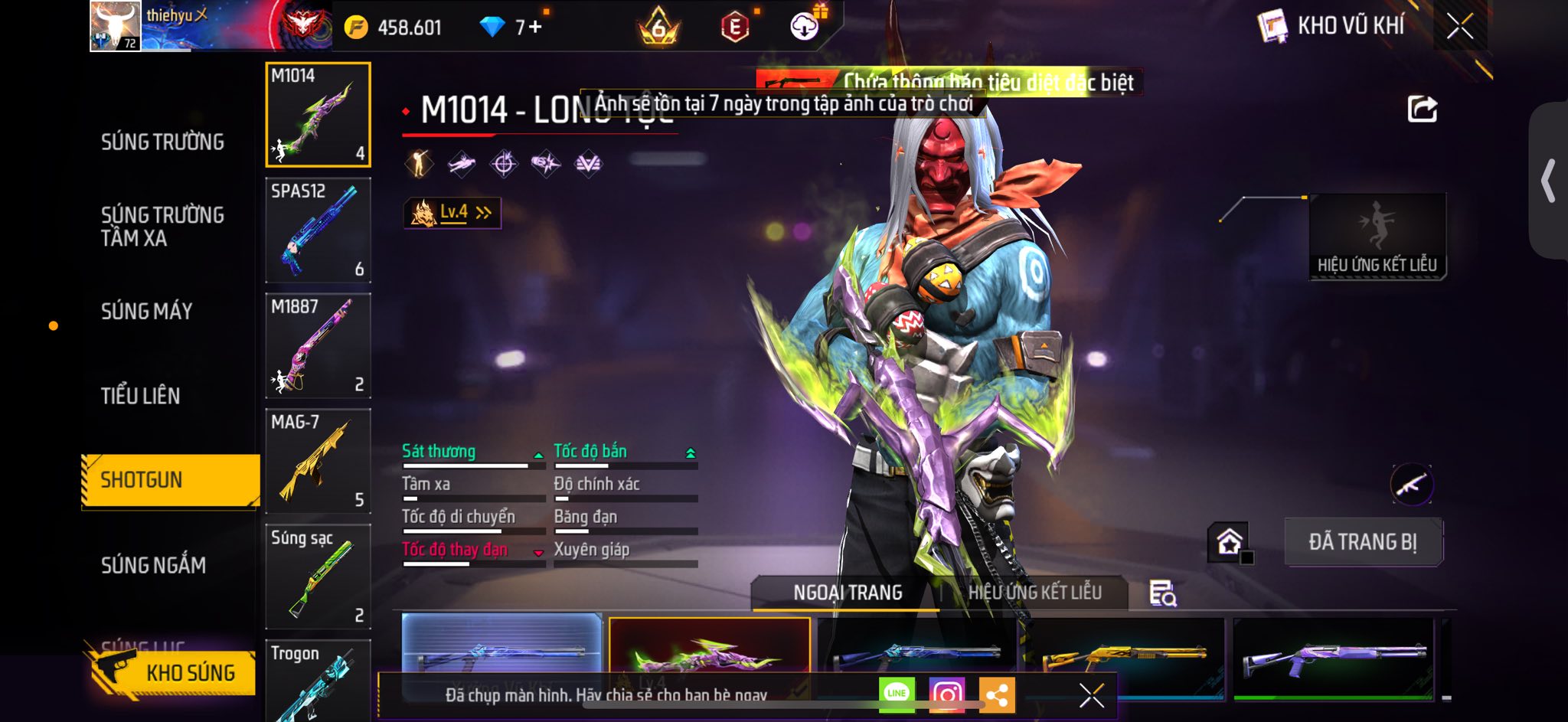Switch to the HIỆU ỨNG KẾT LIỄU tab
The image size is (1568, 722).
[1034, 593]
